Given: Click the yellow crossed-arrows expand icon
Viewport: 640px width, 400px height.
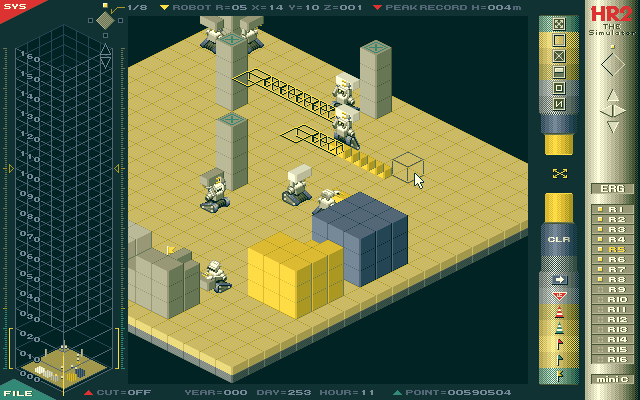Looking at the screenshot, I should tap(559, 173).
